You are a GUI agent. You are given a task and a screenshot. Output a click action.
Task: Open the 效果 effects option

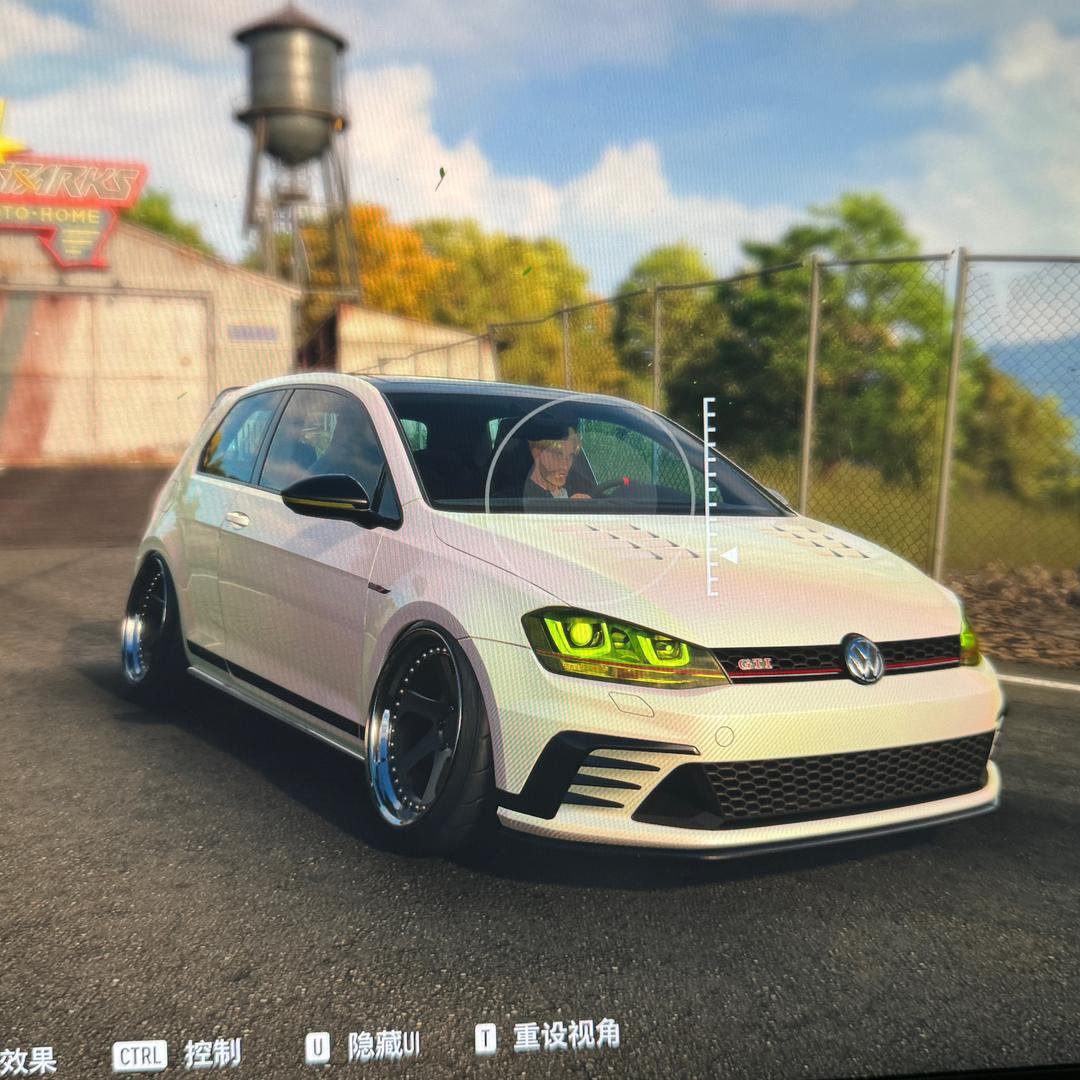tap(28, 1060)
